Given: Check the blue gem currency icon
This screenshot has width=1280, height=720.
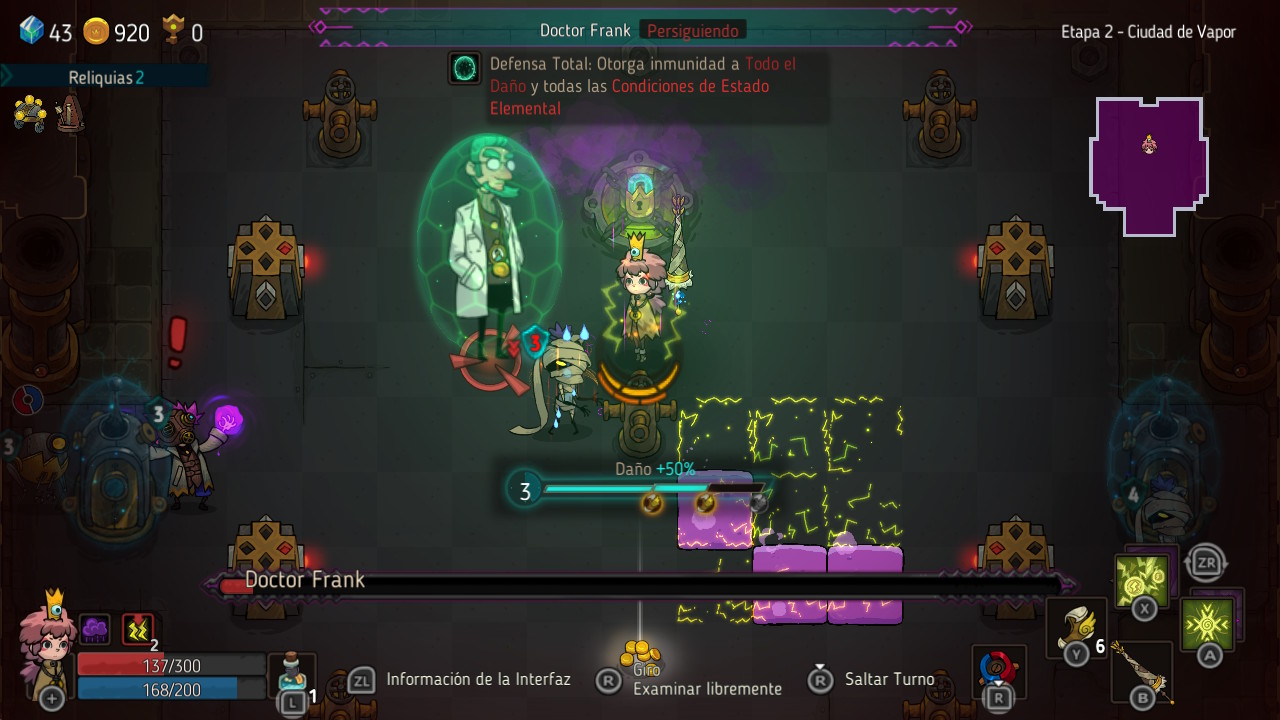Looking at the screenshot, I should [x=32, y=31].
